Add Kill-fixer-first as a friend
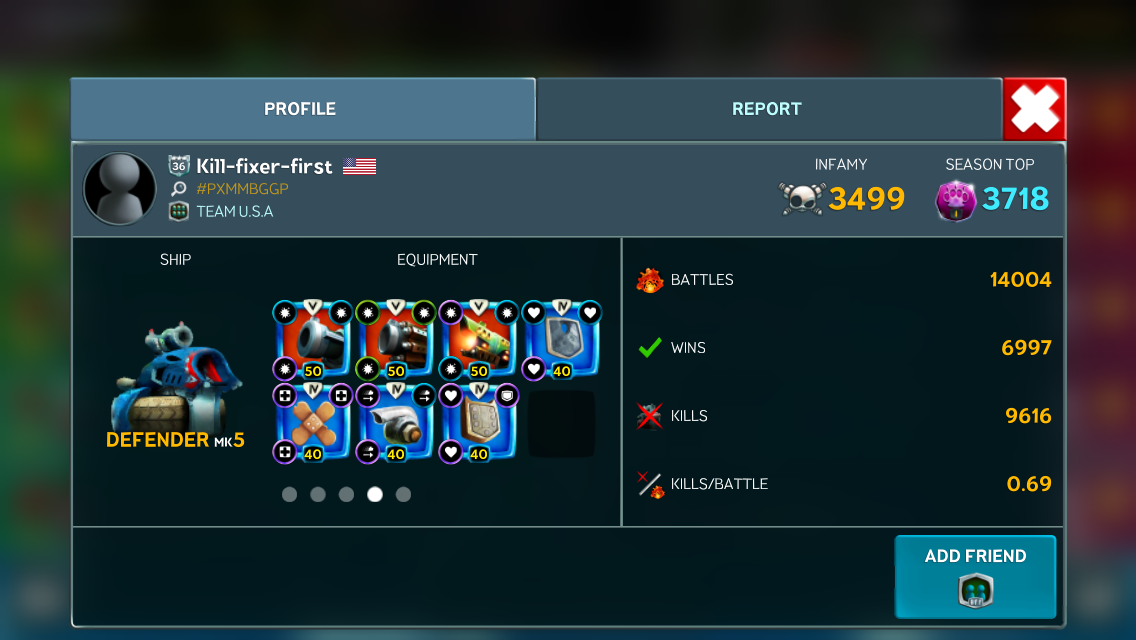 975,576
